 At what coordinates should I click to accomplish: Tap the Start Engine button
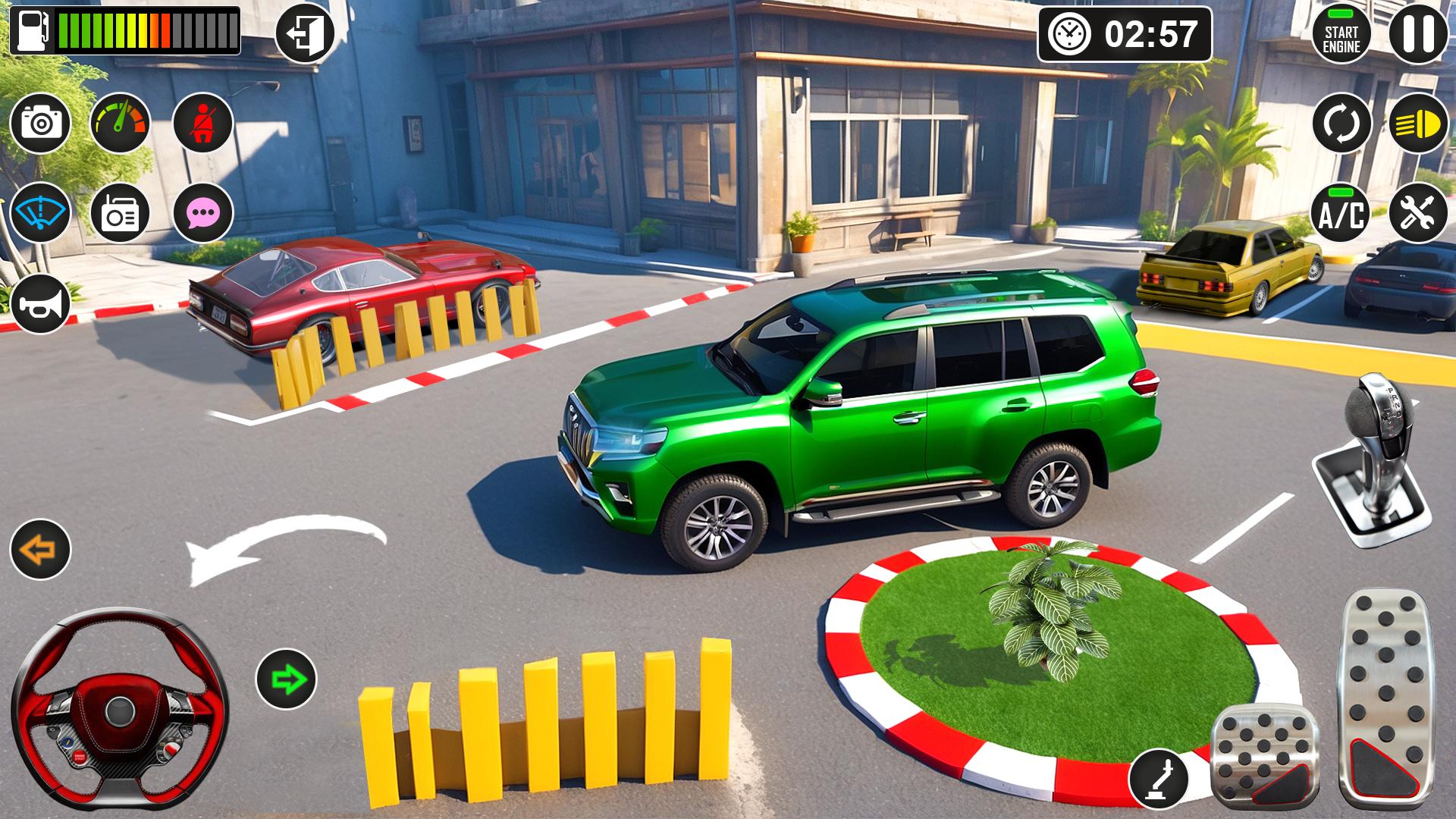click(x=1341, y=34)
